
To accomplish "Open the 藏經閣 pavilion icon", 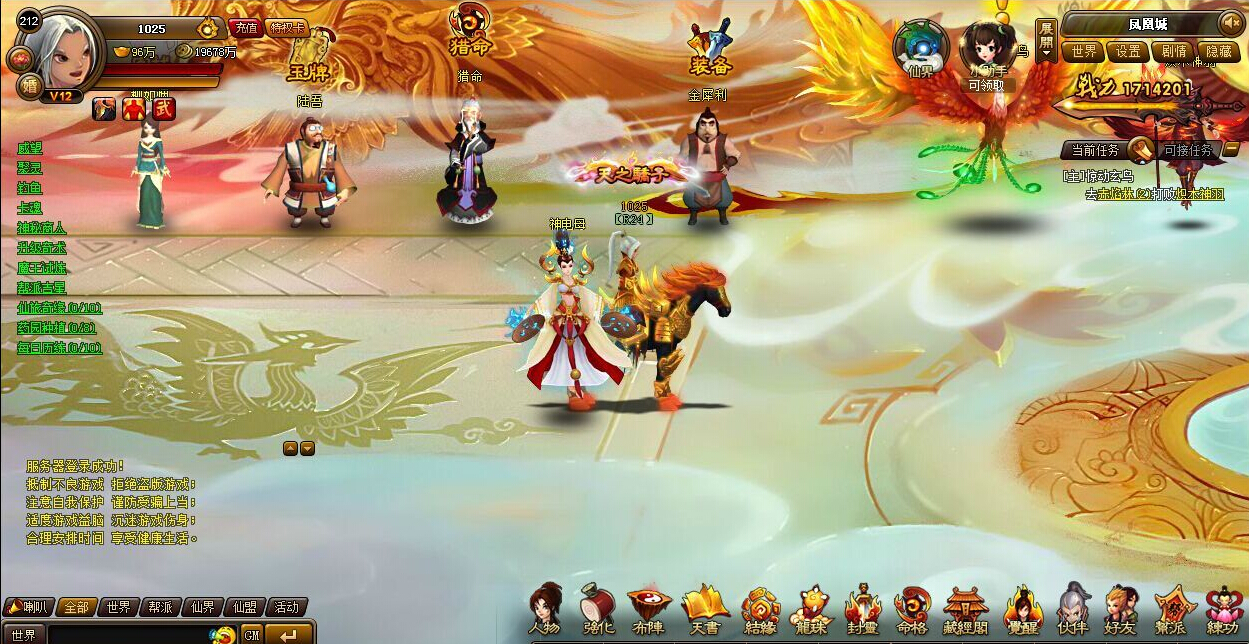I will pos(965,609).
